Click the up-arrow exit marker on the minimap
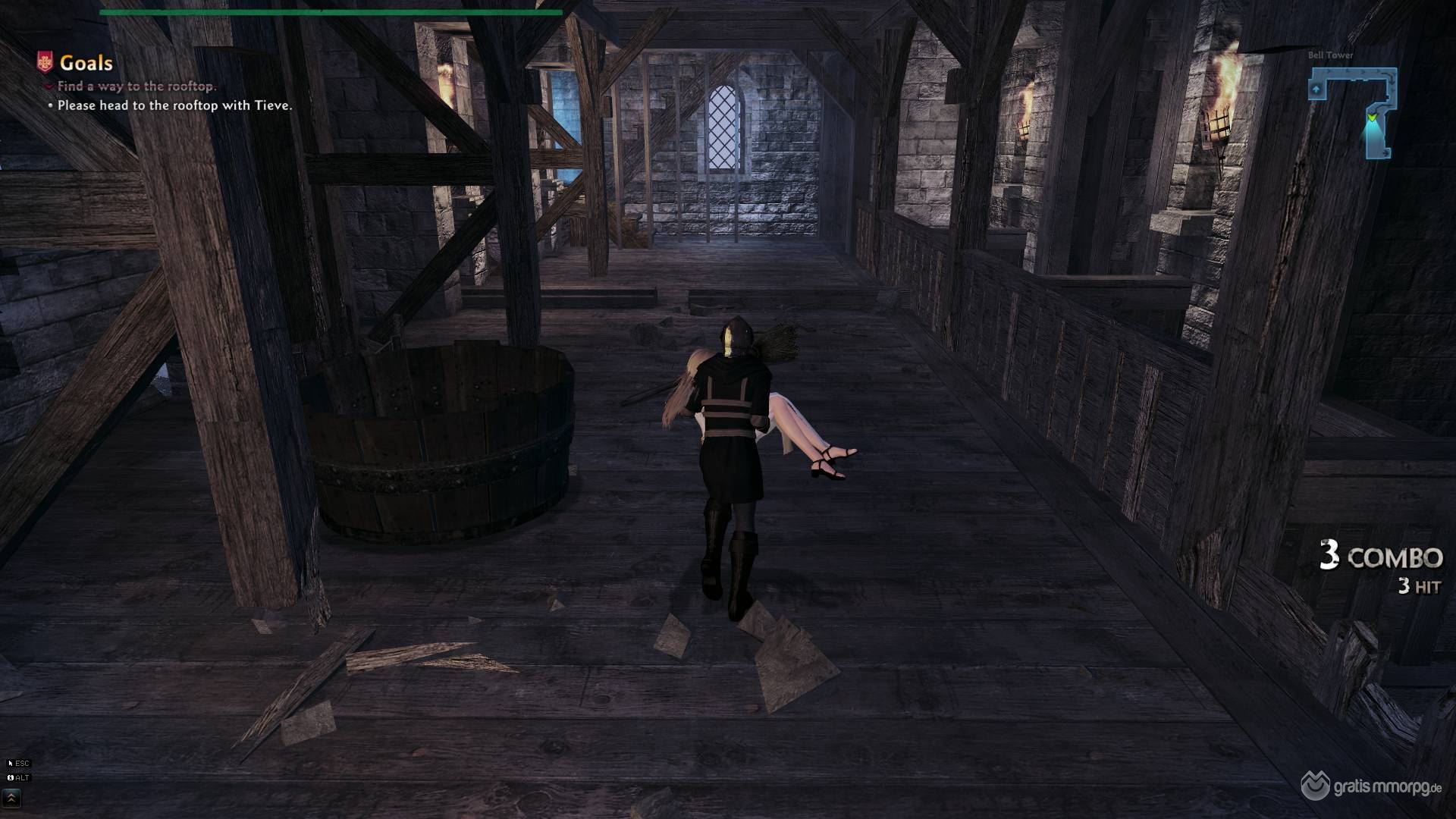1456x819 pixels. coord(1316,89)
